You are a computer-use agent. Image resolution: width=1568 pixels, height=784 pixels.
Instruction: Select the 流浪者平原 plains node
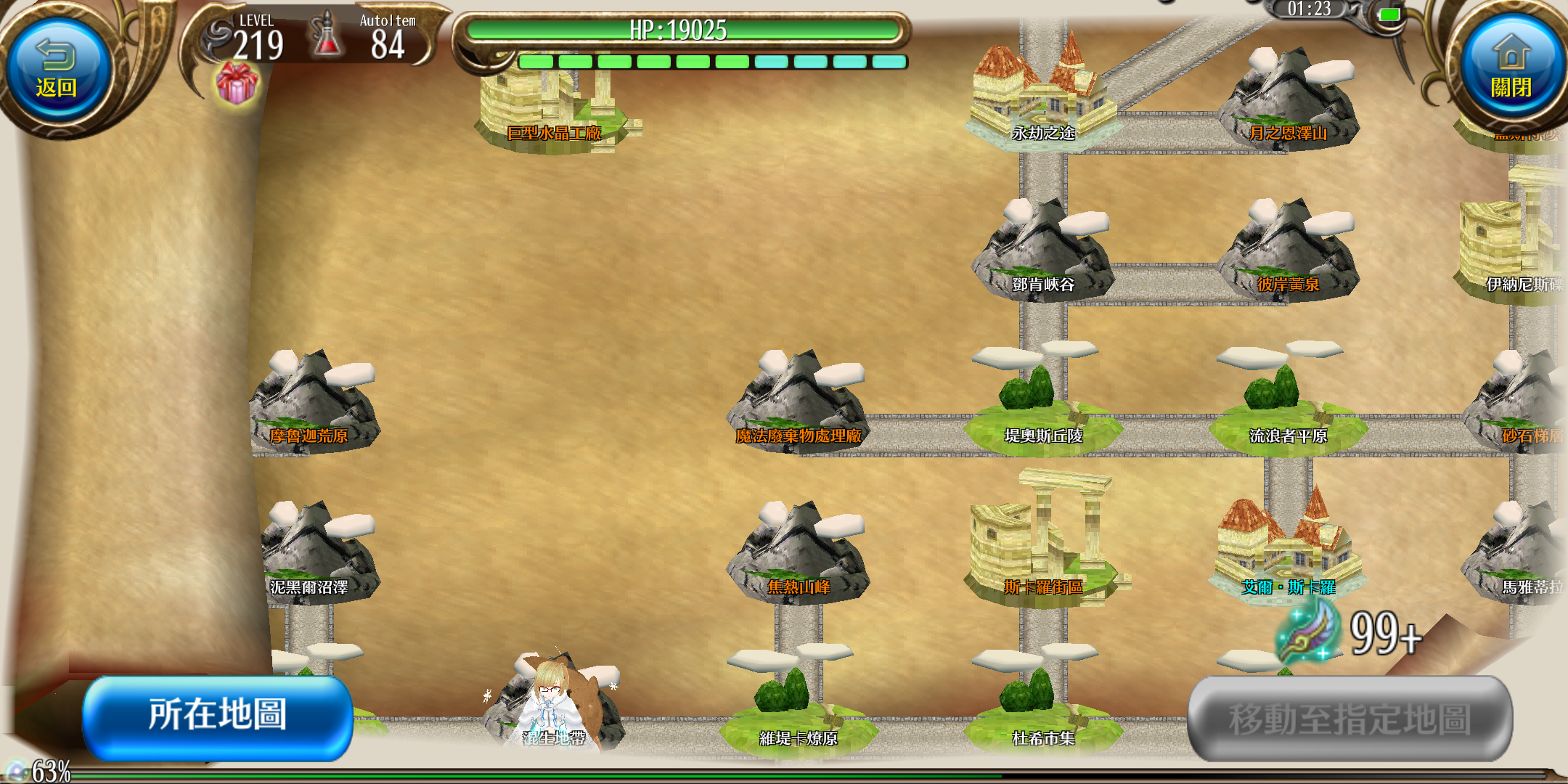[x=1288, y=410]
